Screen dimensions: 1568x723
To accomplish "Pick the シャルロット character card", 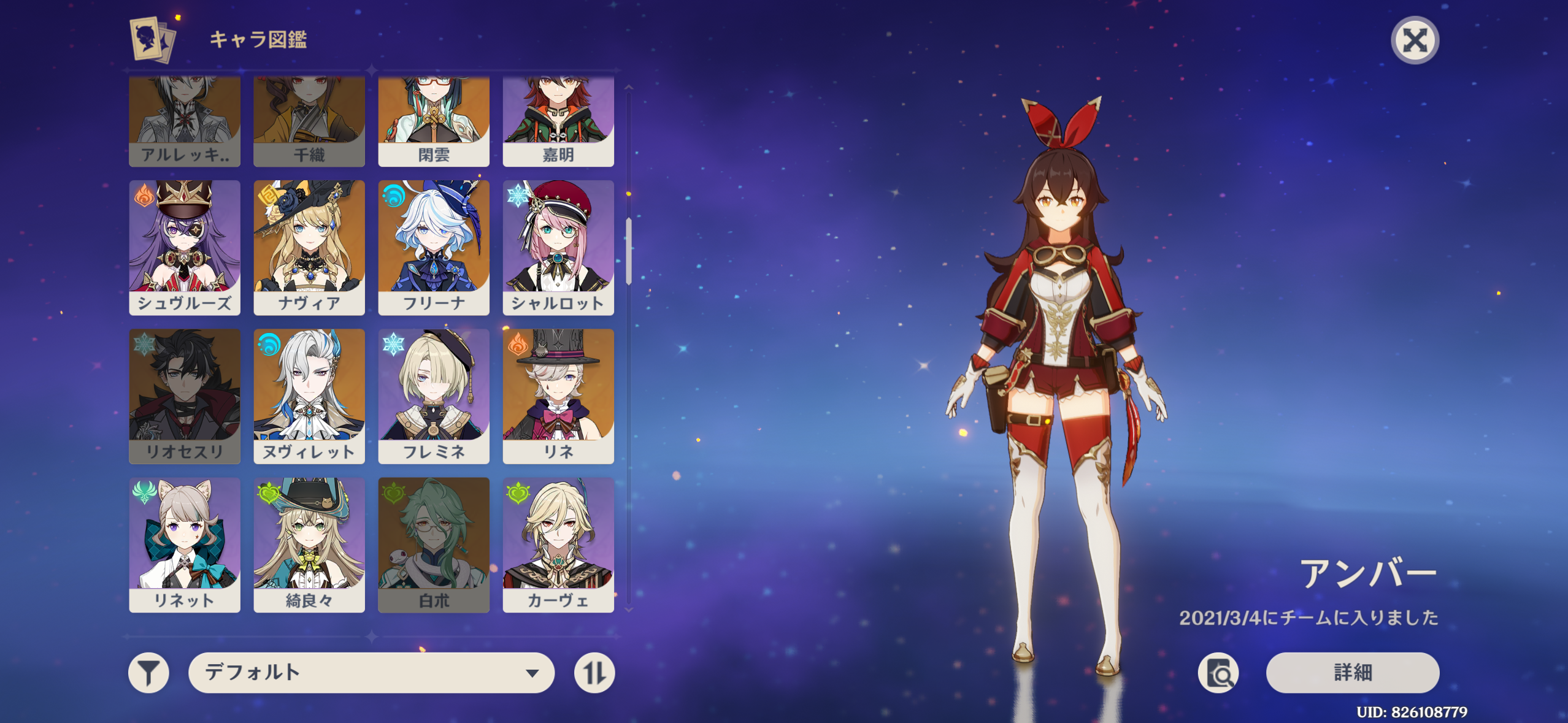I will pos(558,247).
